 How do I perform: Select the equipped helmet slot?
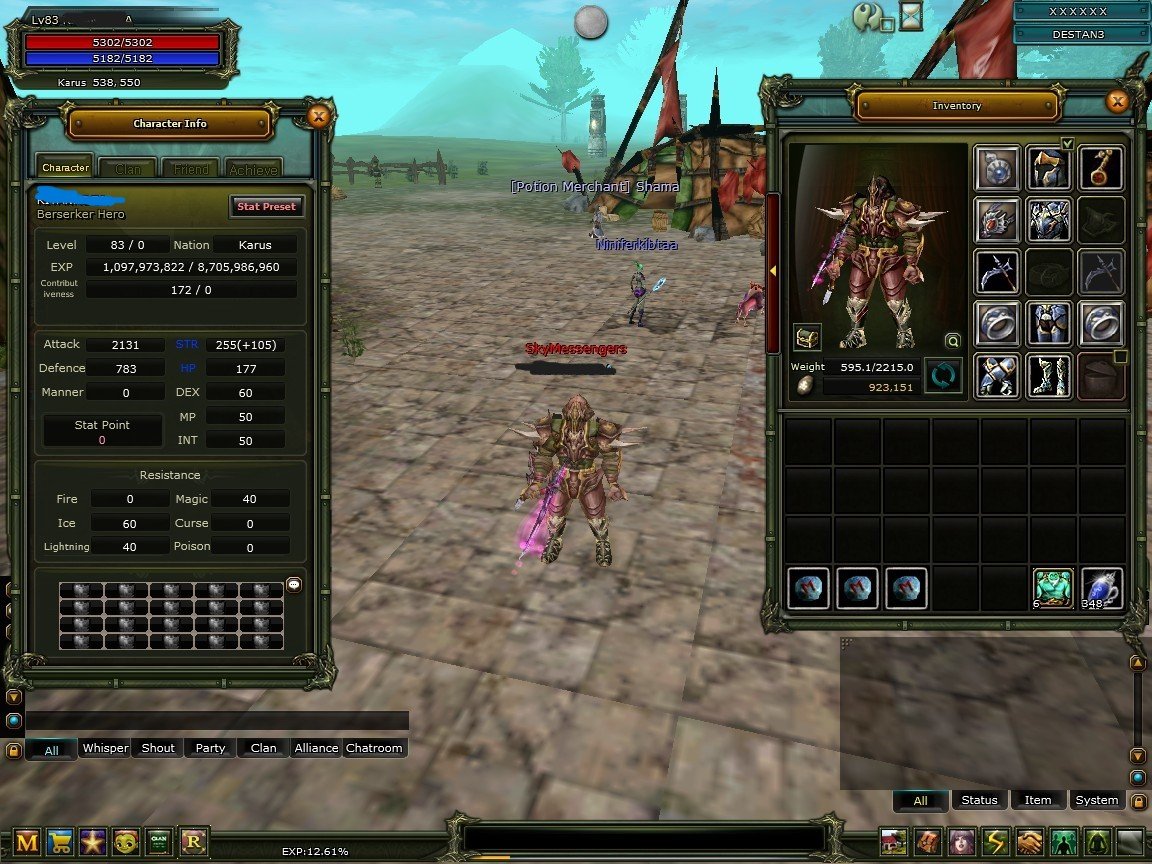pos(1049,168)
